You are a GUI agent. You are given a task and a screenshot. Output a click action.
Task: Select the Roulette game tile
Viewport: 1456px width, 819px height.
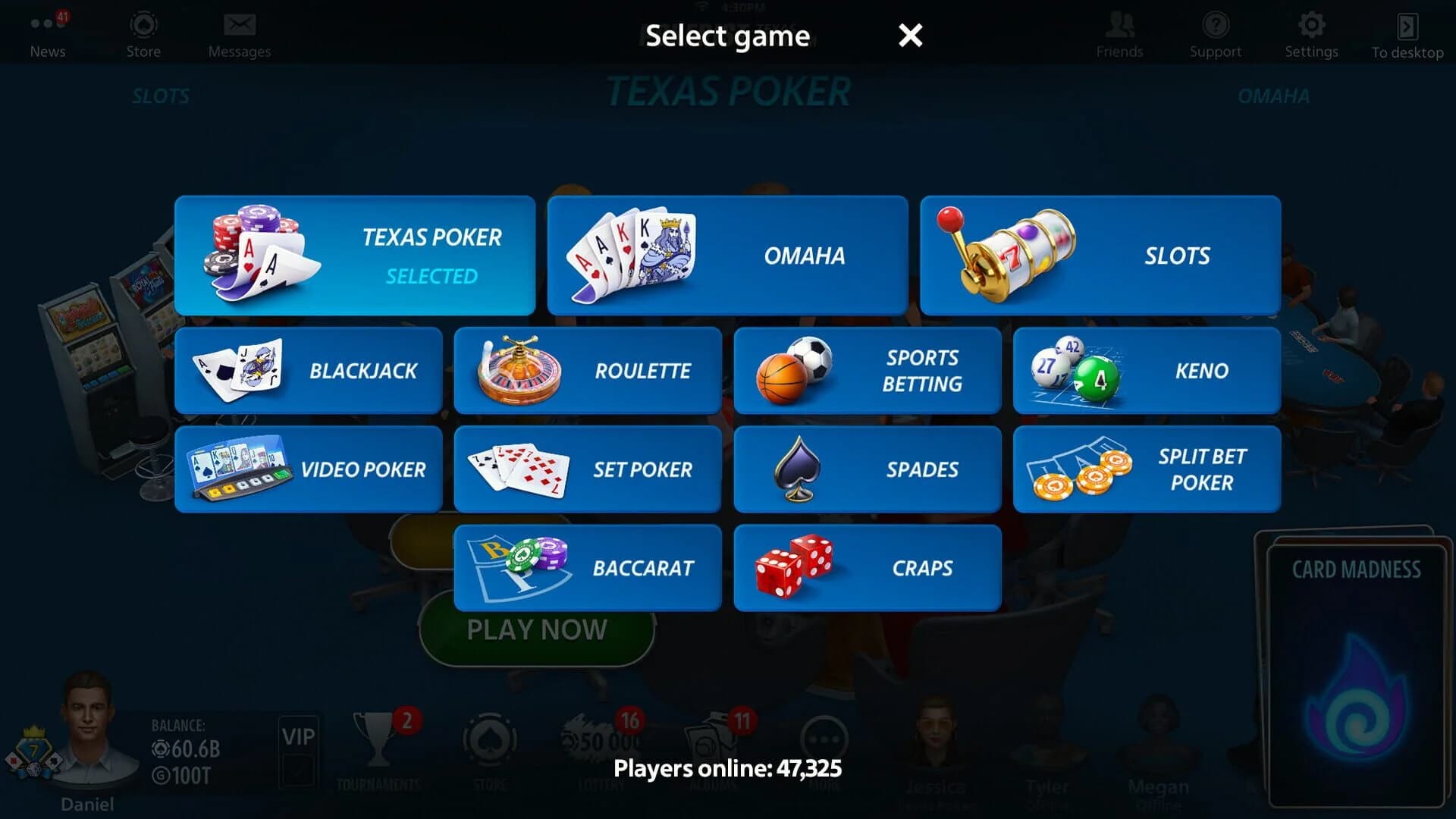coord(587,371)
